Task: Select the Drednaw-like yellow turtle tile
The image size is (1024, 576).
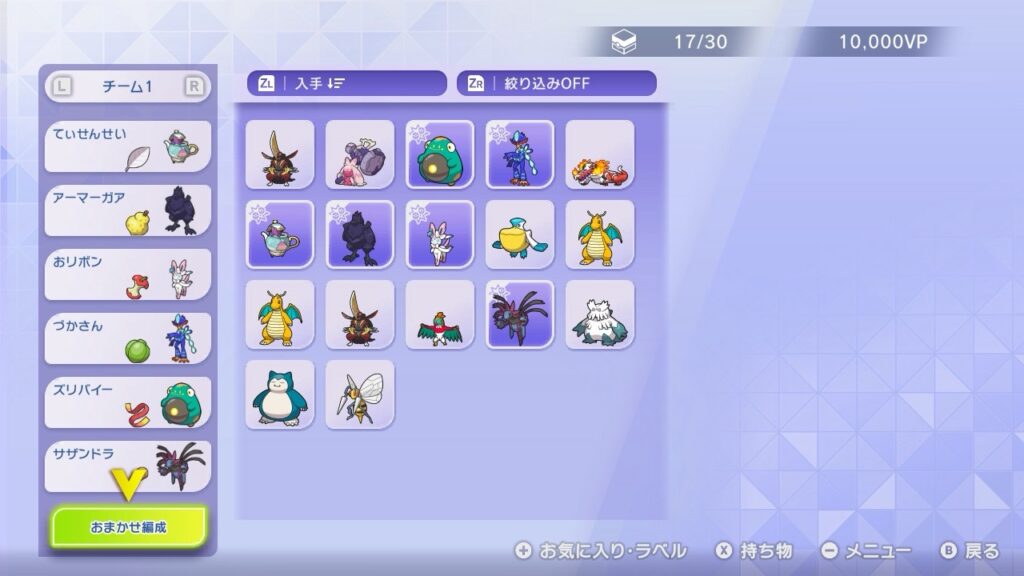Action: point(520,234)
